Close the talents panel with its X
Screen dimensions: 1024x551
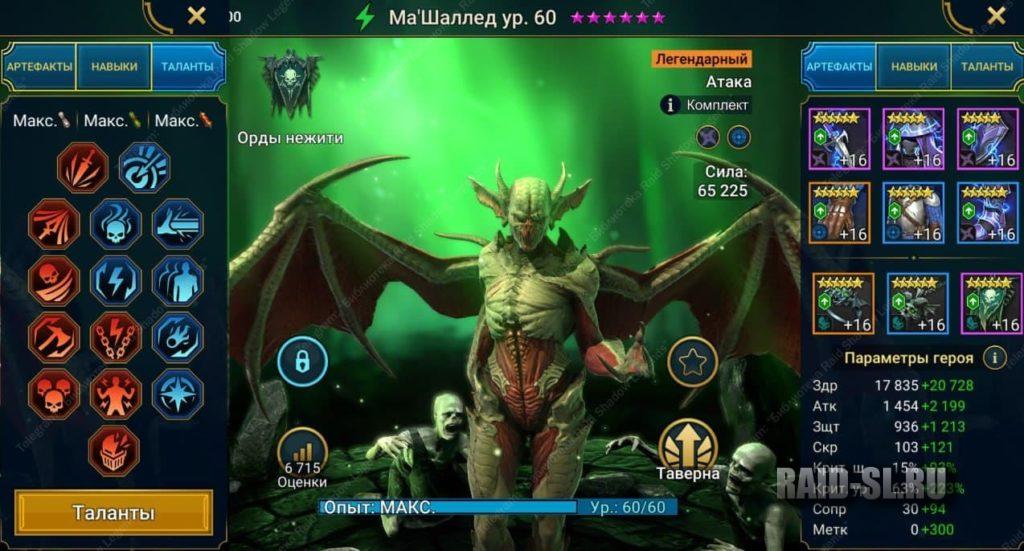197,15
